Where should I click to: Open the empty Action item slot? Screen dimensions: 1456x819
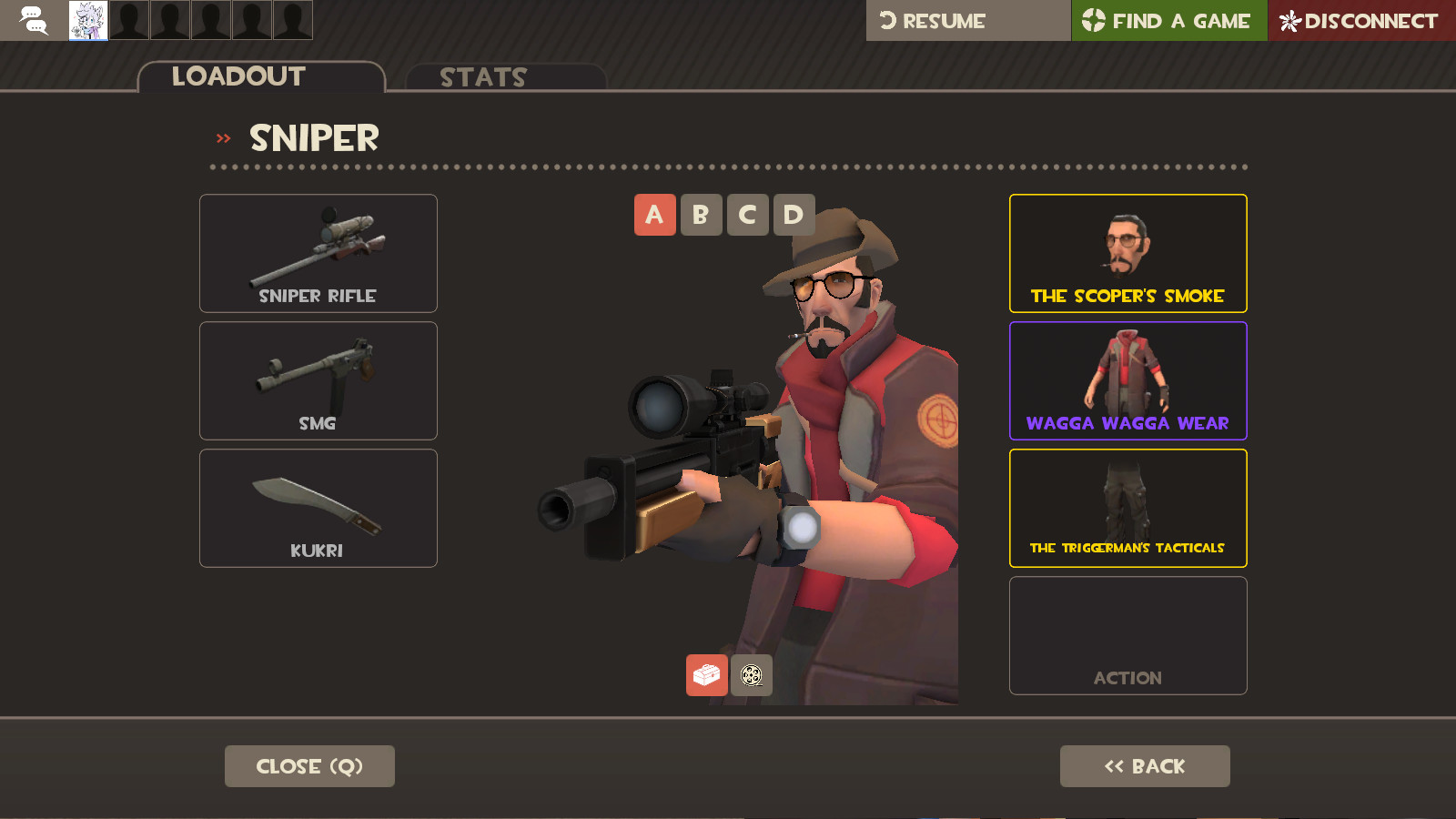point(1127,634)
